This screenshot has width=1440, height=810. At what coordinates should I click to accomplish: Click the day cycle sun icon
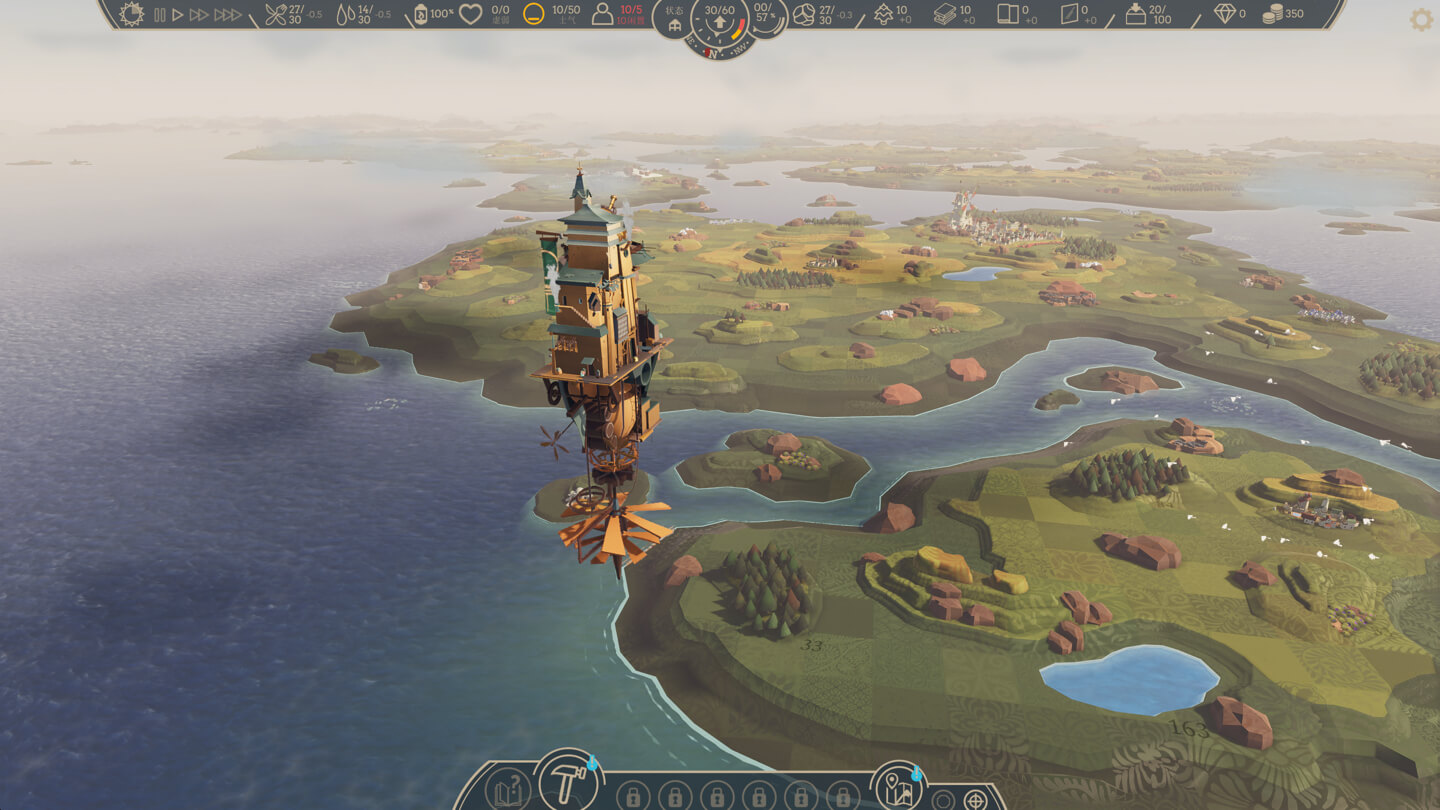(131, 14)
